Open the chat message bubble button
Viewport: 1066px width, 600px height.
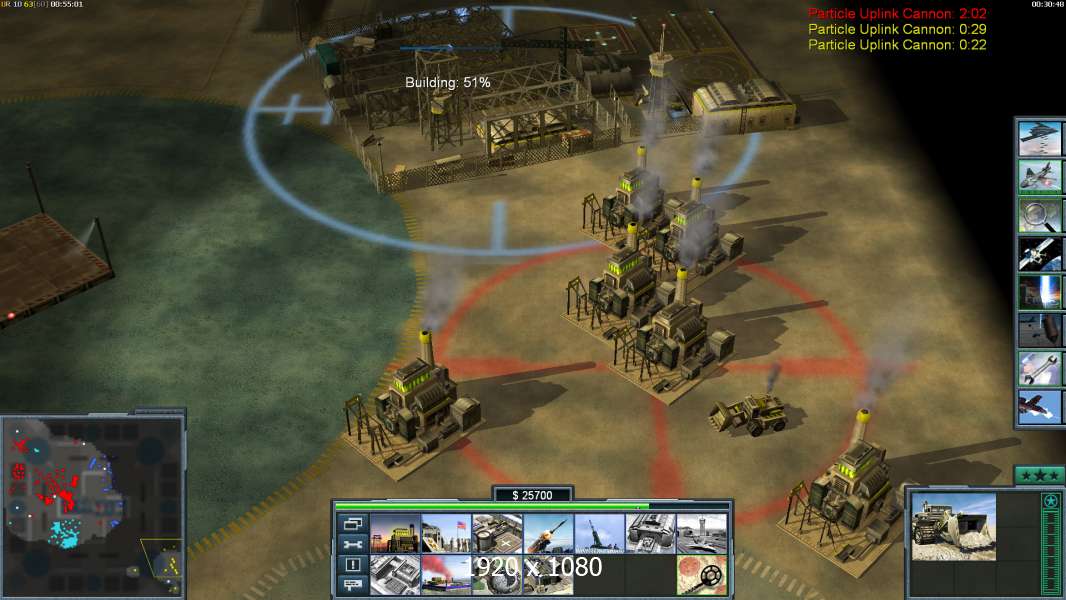[353, 586]
